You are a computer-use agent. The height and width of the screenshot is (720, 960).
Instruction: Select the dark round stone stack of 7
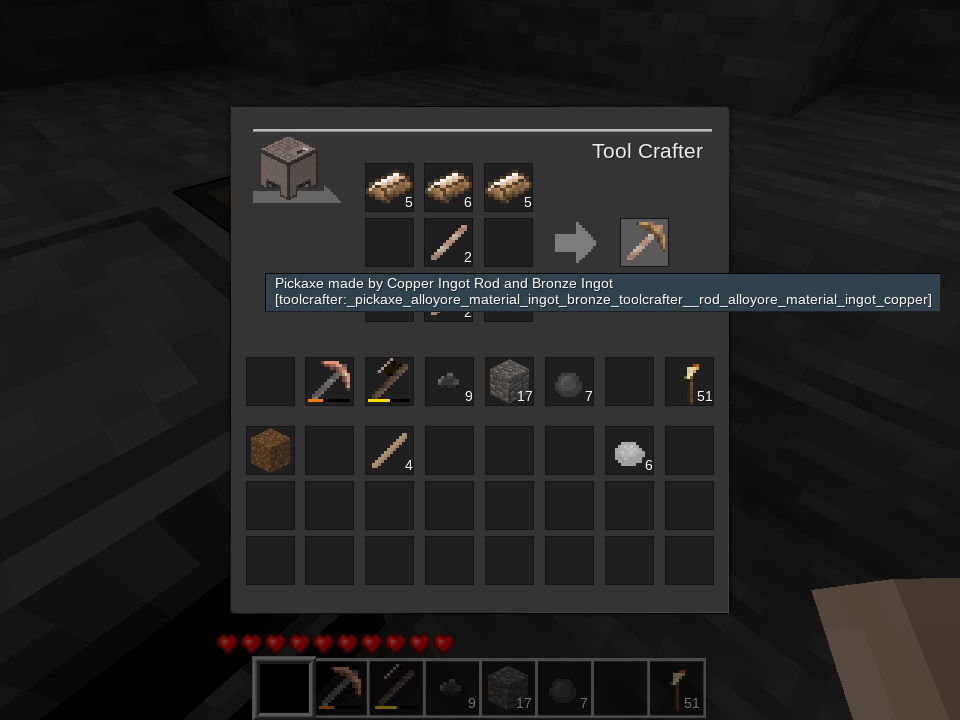pyautogui.click(x=569, y=381)
